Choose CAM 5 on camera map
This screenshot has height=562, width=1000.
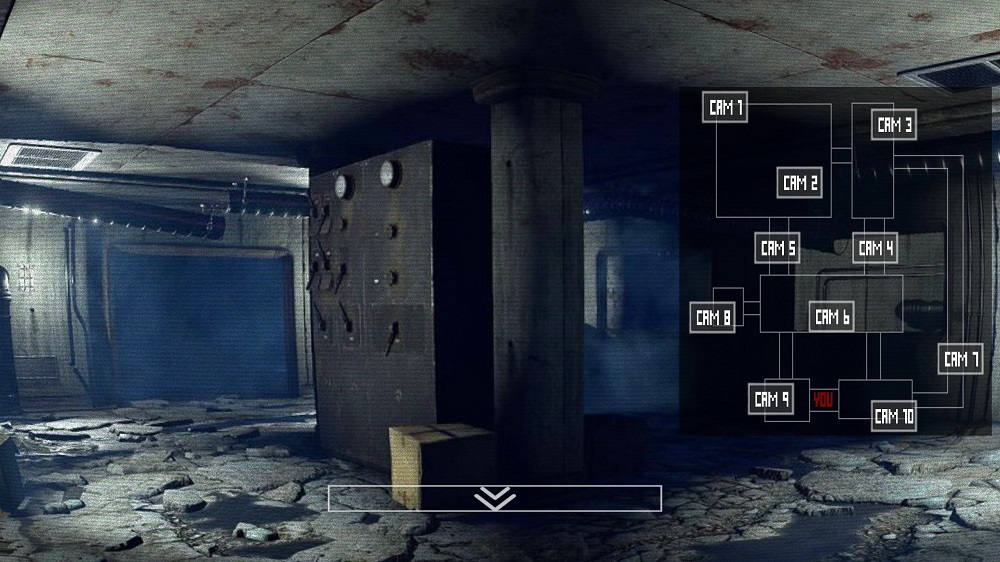click(x=777, y=247)
